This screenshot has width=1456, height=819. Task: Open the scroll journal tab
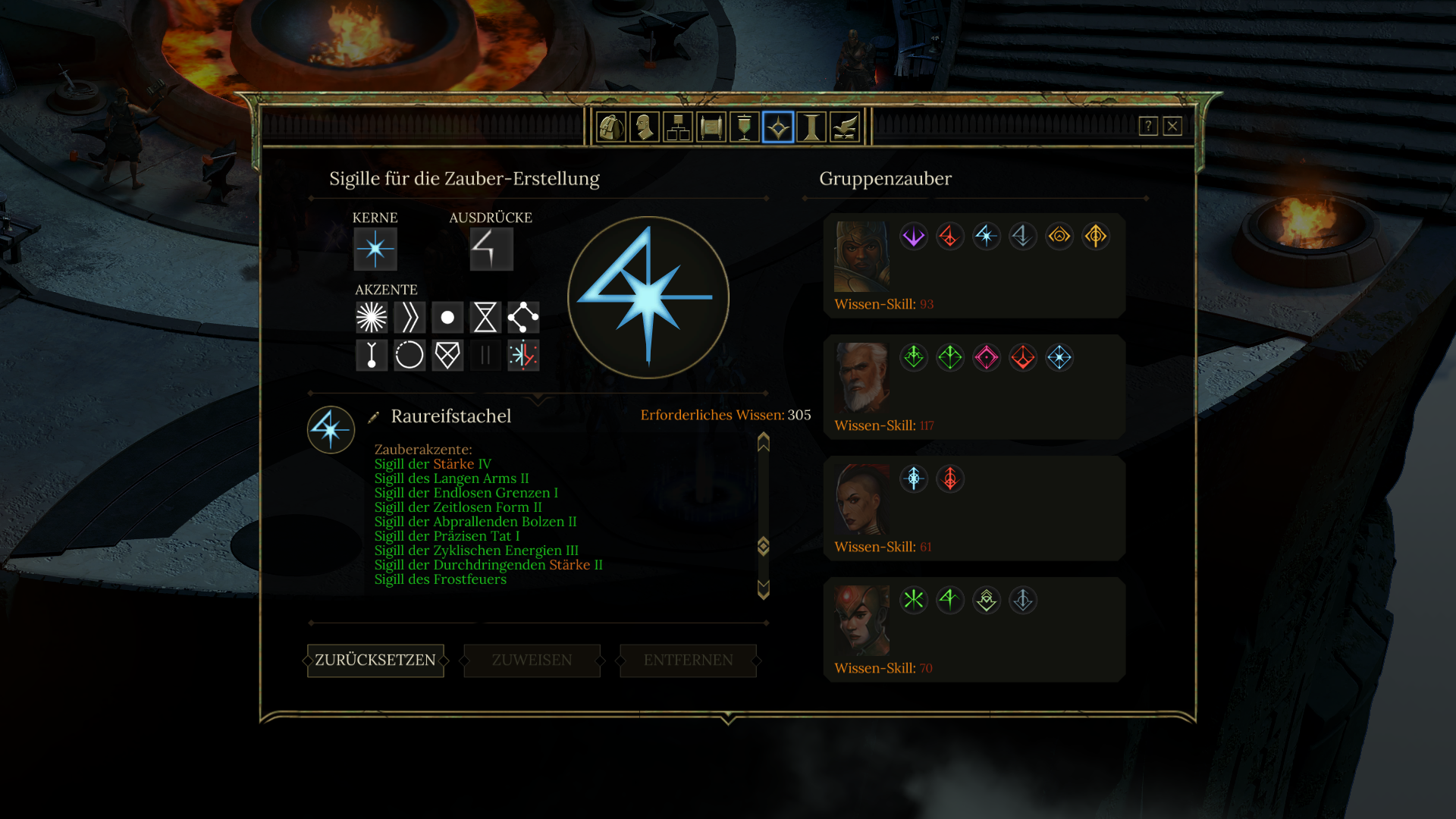(x=711, y=127)
